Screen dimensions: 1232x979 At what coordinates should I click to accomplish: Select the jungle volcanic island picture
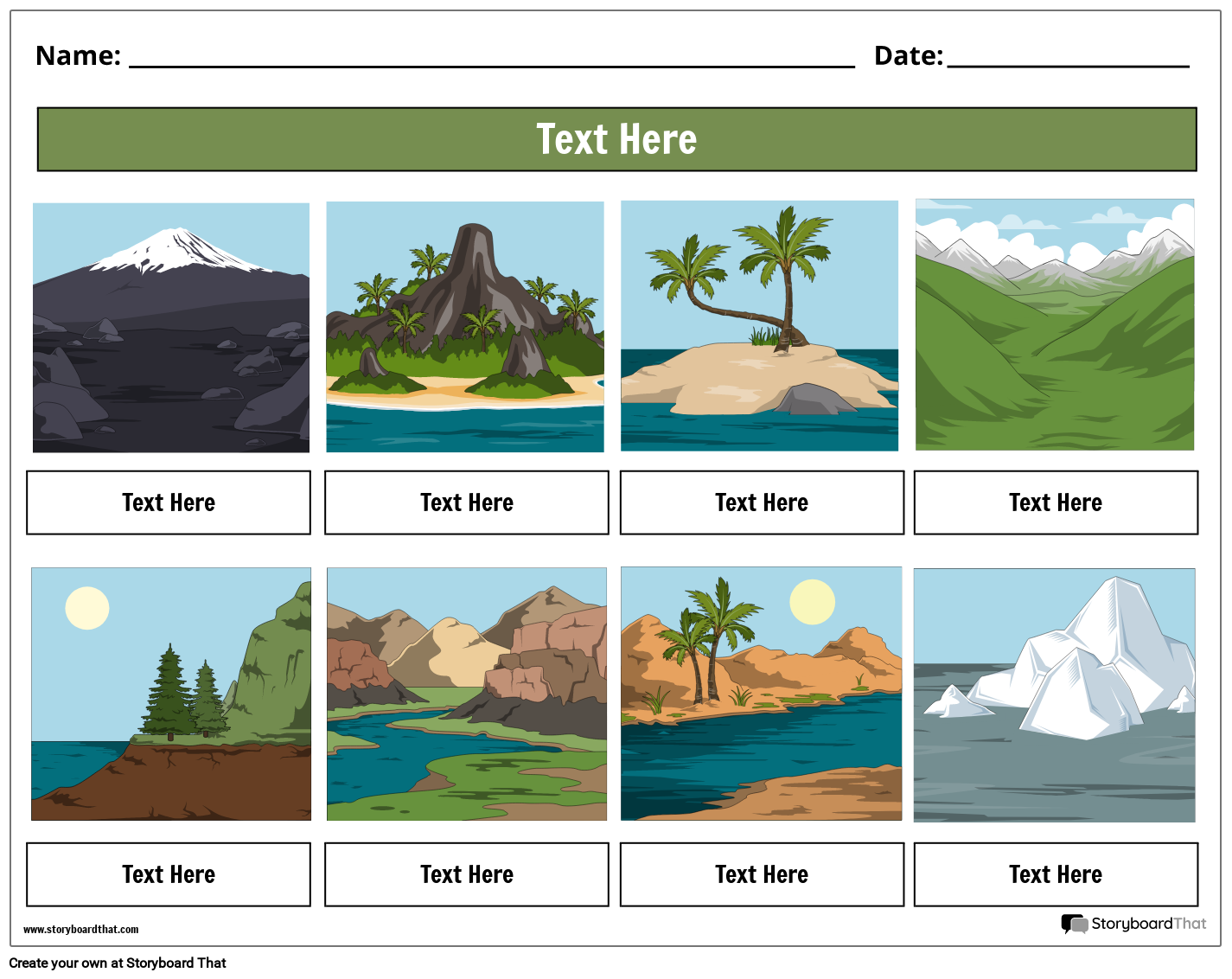point(465,327)
